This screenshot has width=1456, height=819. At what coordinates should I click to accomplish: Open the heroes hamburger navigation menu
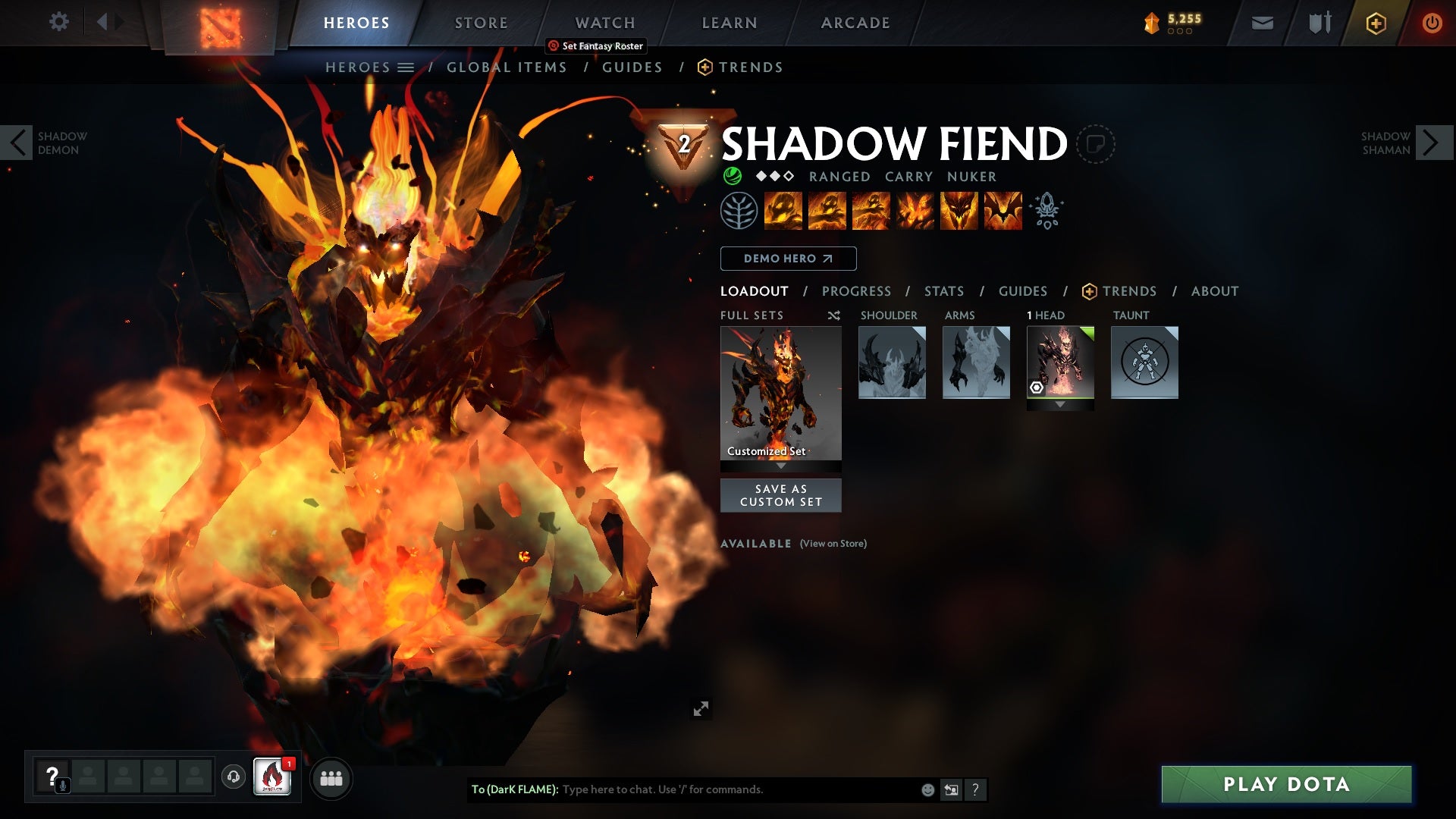[x=407, y=67]
